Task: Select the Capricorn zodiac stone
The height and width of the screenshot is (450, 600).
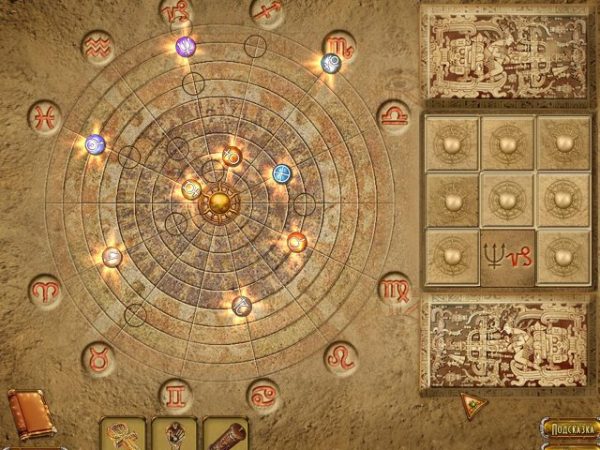Action: [176, 12]
